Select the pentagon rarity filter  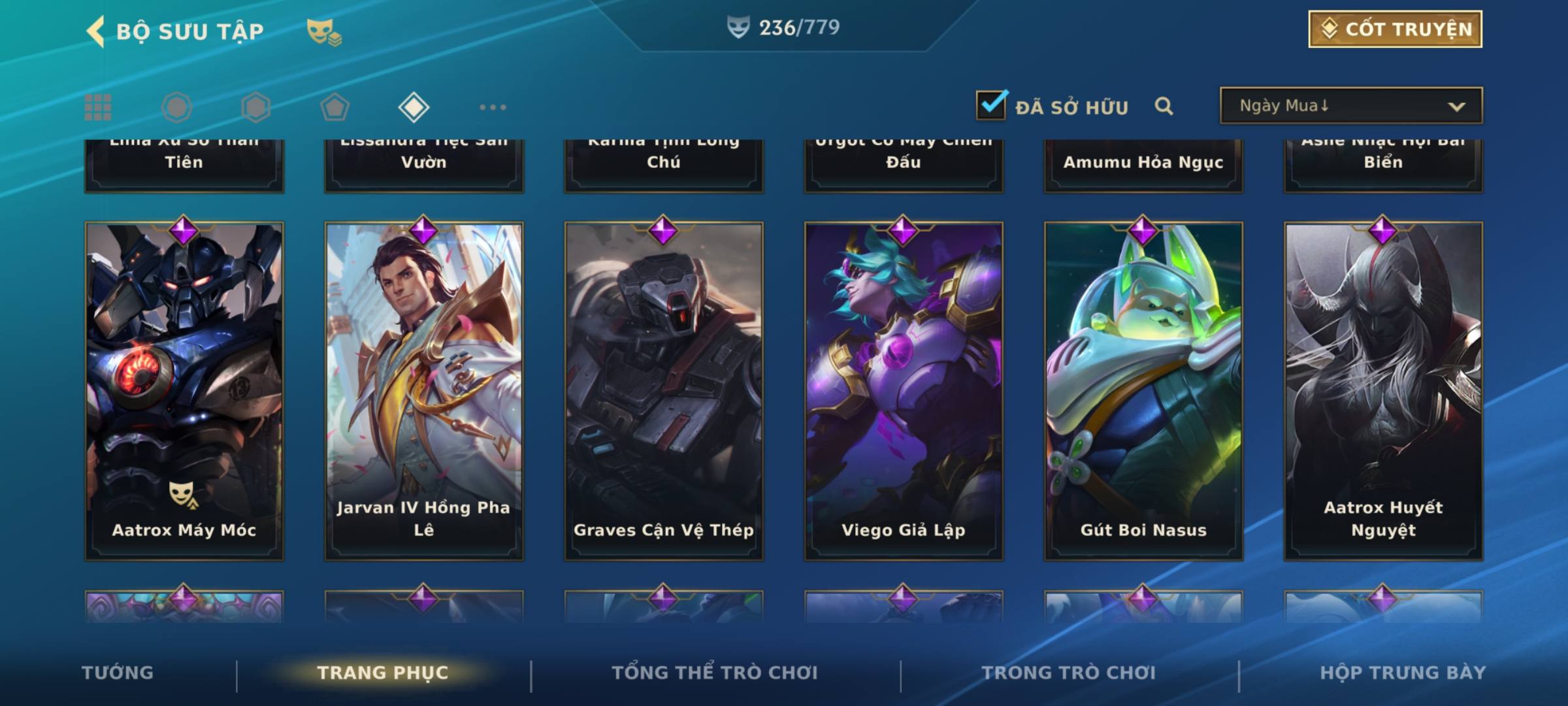pos(335,107)
